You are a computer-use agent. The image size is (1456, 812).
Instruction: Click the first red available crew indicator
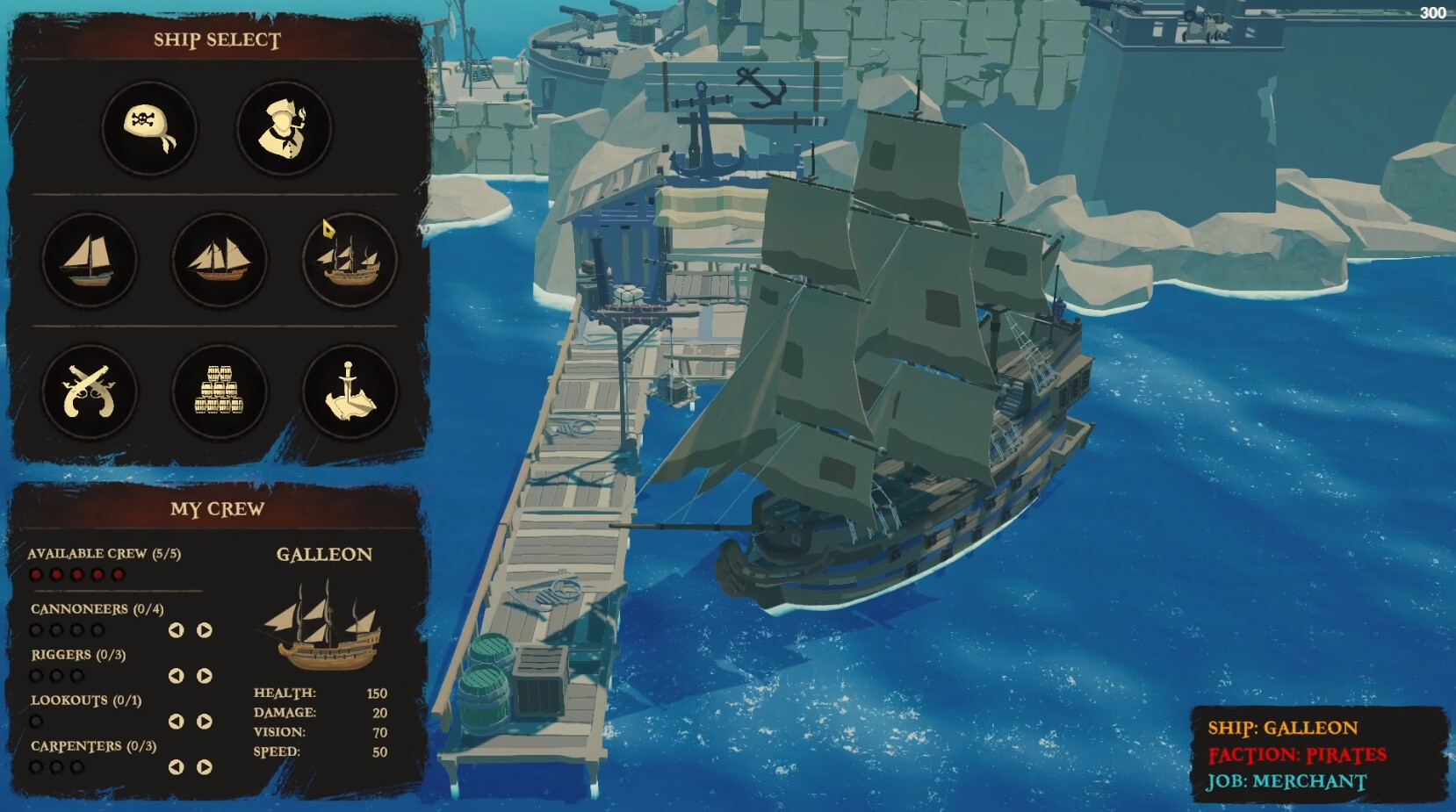tap(36, 572)
